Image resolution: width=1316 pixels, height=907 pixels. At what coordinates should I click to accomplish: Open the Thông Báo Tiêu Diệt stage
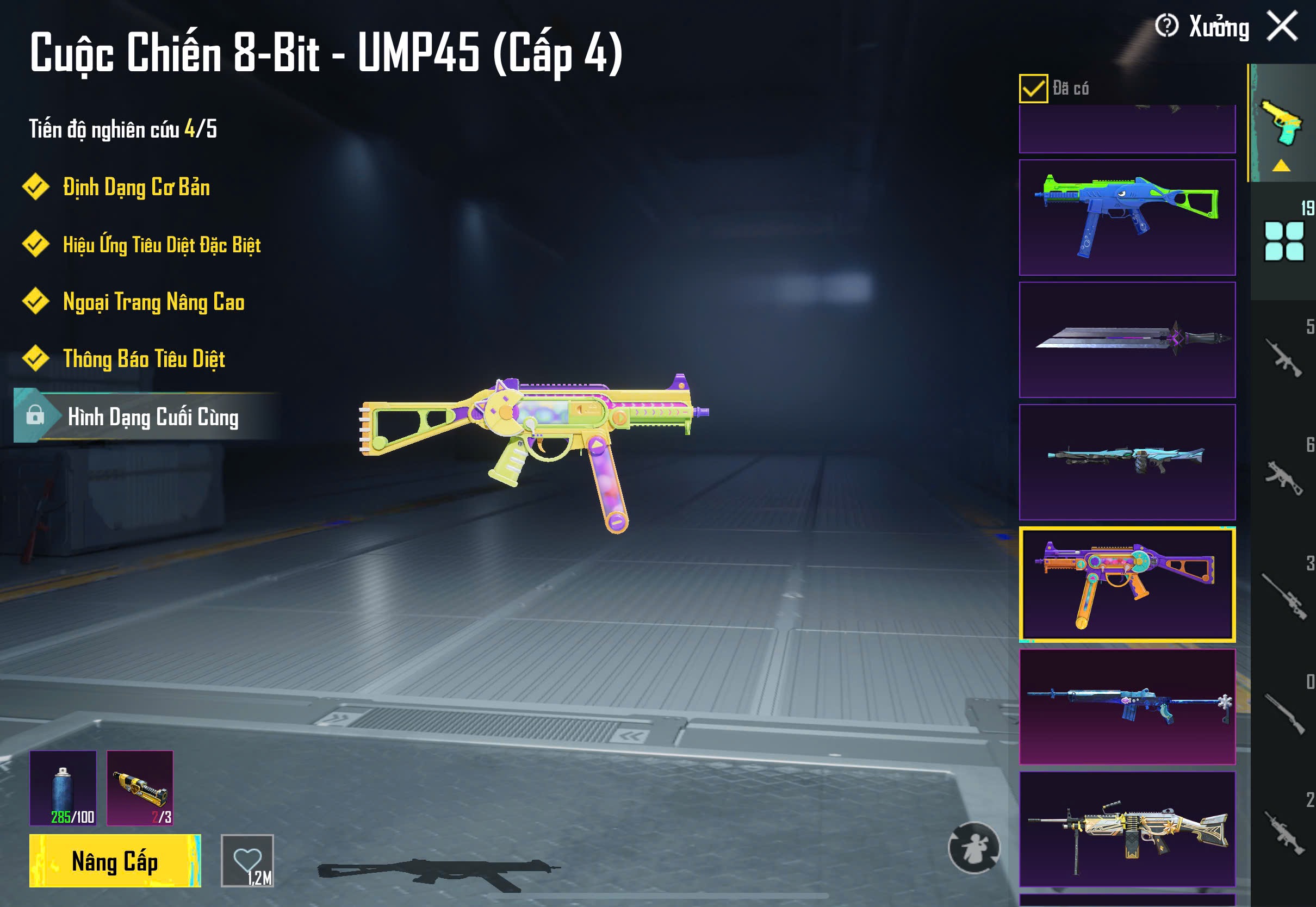(x=144, y=359)
